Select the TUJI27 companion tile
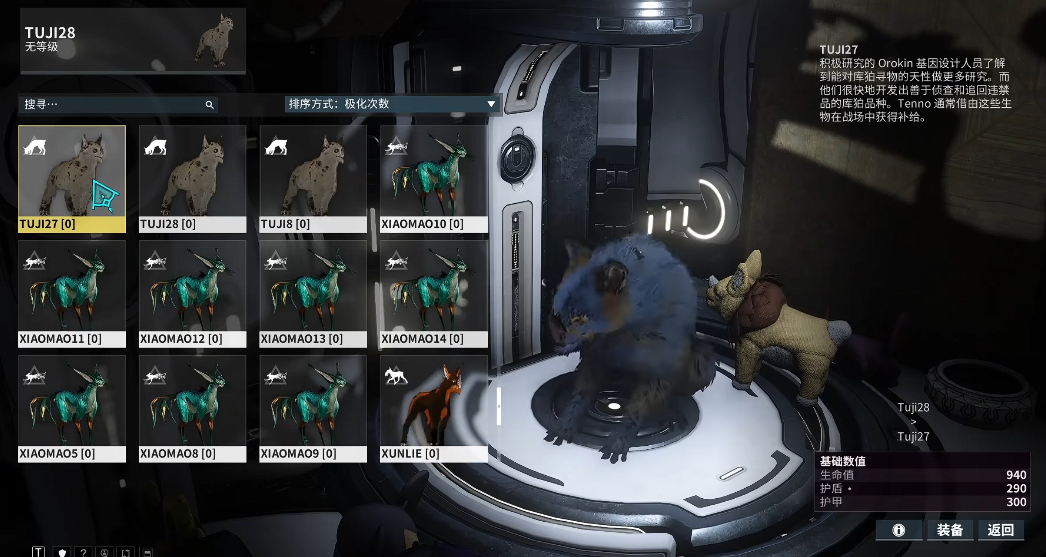The width and height of the screenshot is (1046, 557). pyautogui.click(x=72, y=178)
